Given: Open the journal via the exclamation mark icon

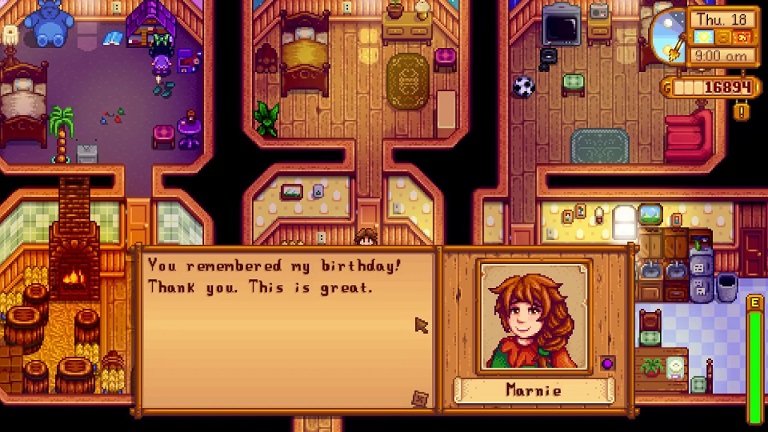Looking at the screenshot, I should [x=742, y=112].
